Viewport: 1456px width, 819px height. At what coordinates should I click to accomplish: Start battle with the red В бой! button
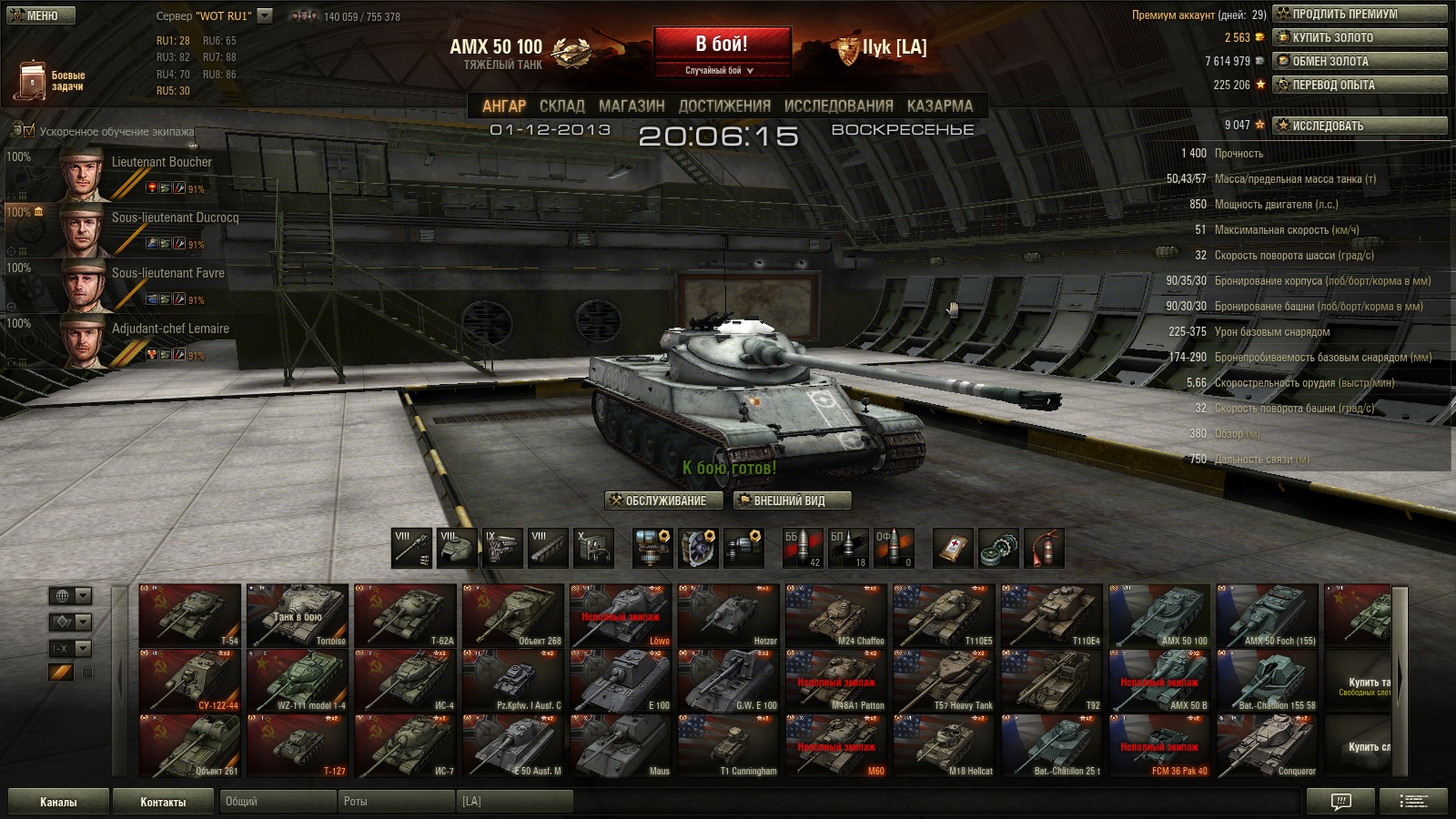point(722,45)
